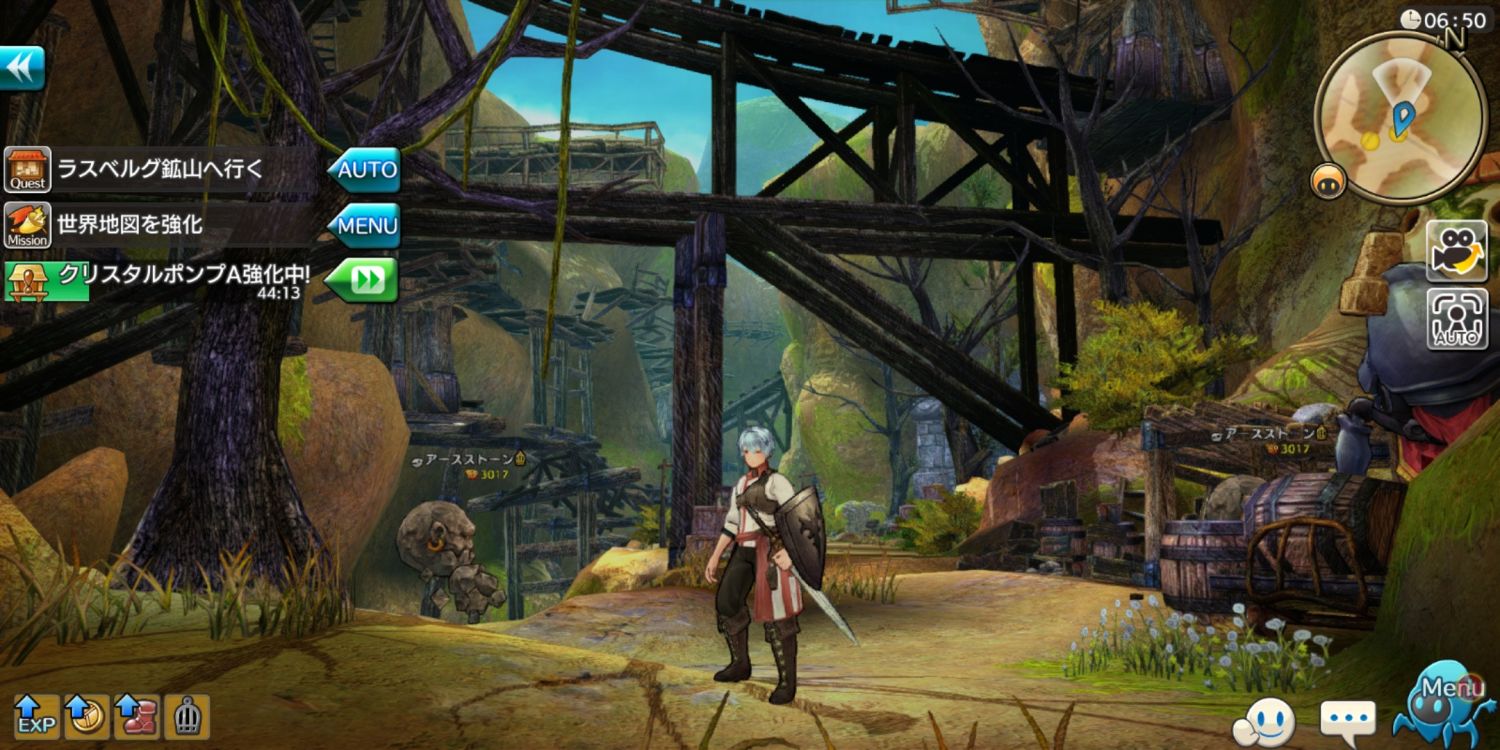This screenshot has width=1500, height=750.
Task: Tap the AUTO button for the quest
Action: tap(365, 170)
